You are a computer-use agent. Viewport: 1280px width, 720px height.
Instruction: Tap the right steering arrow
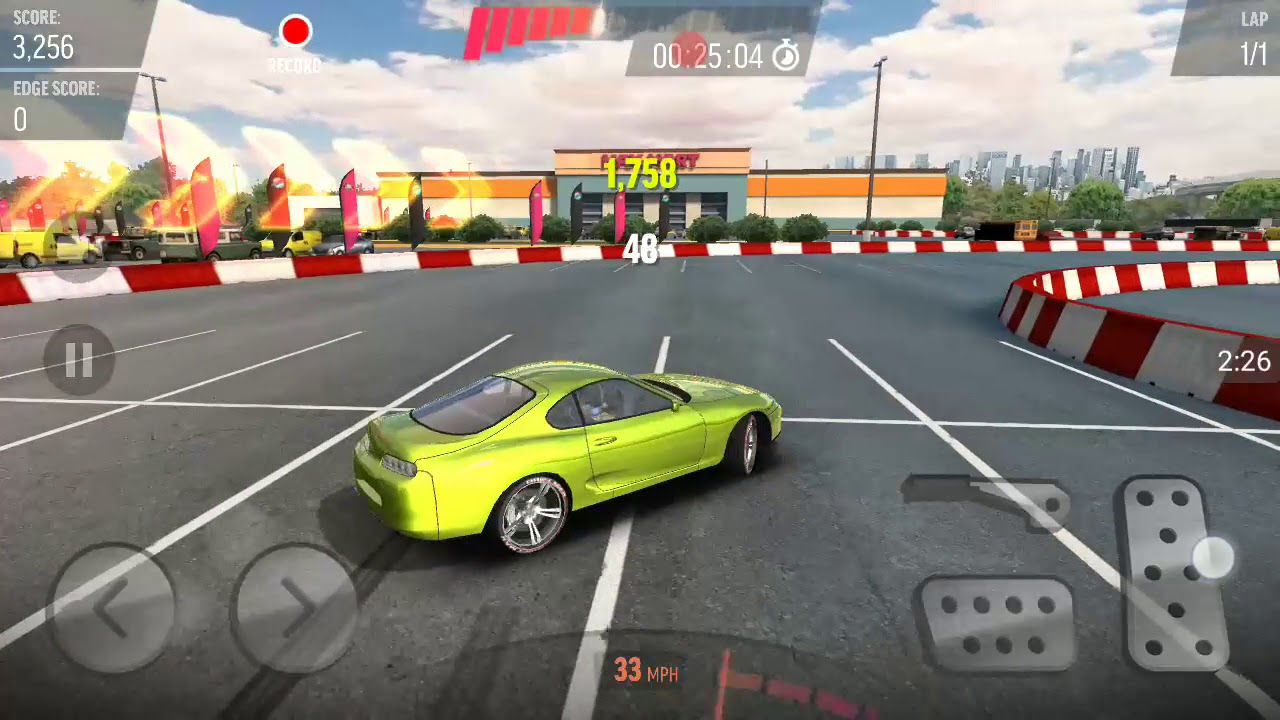point(295,603)
